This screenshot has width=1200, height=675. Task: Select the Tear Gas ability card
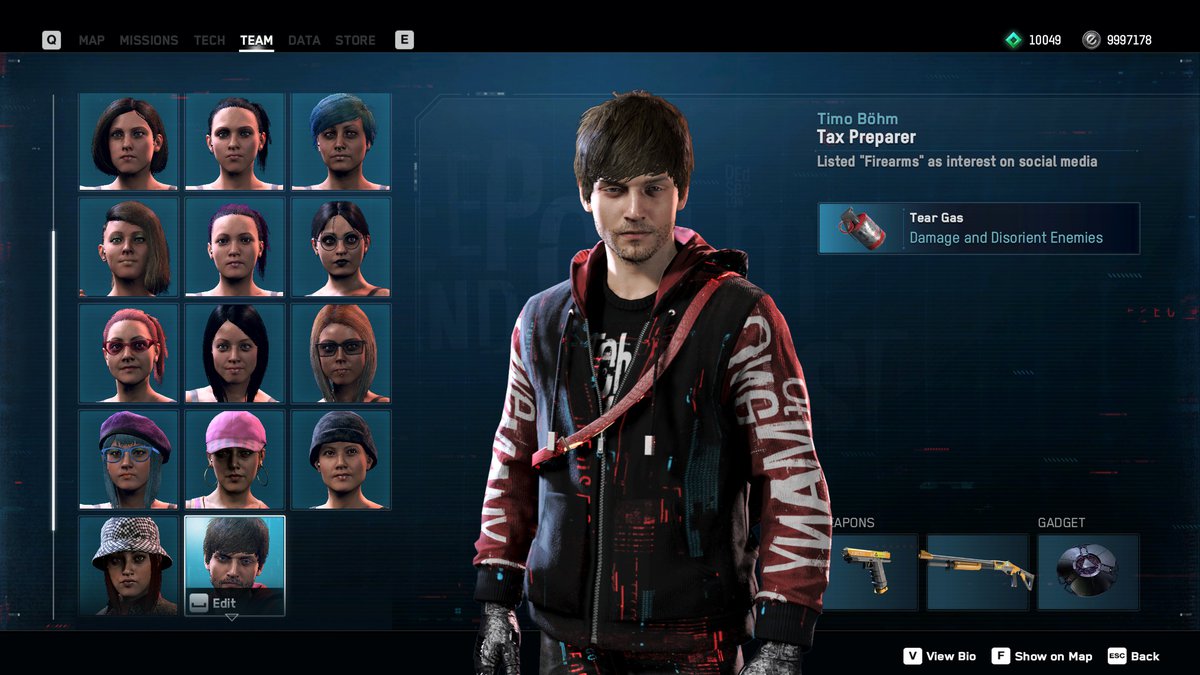click(x=978, y=228)
